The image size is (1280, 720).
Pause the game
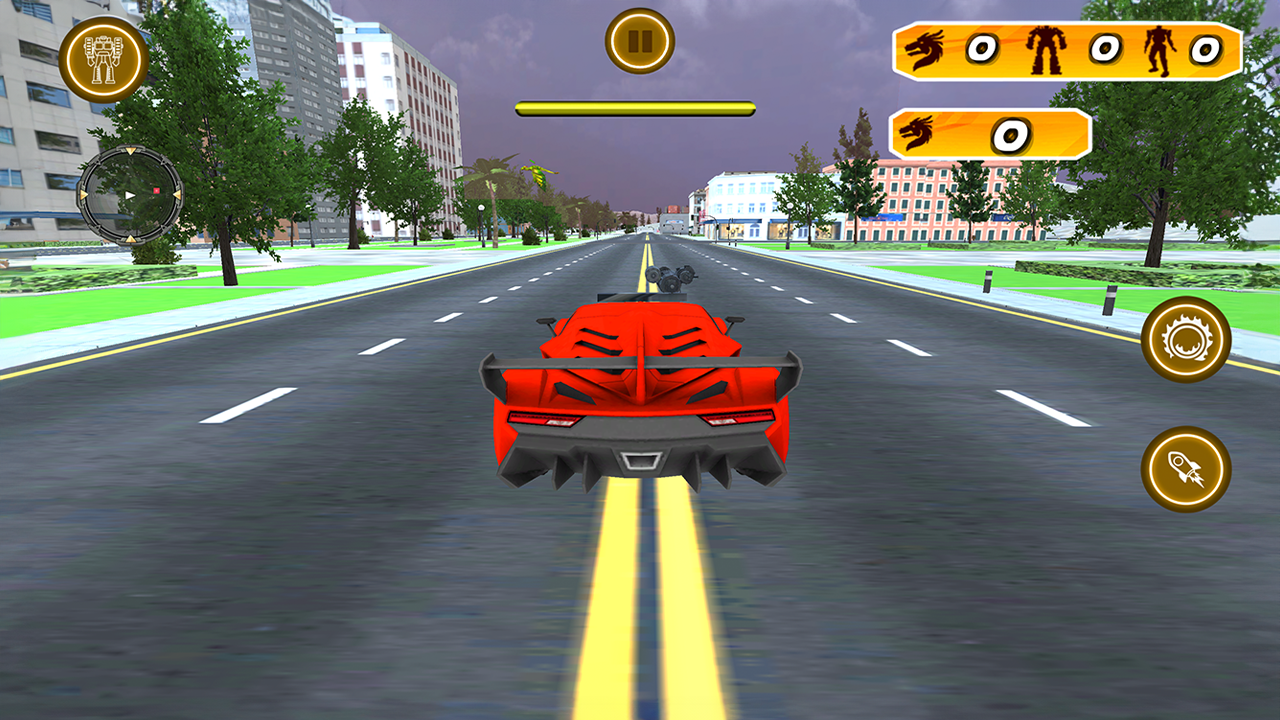[640, 42]
